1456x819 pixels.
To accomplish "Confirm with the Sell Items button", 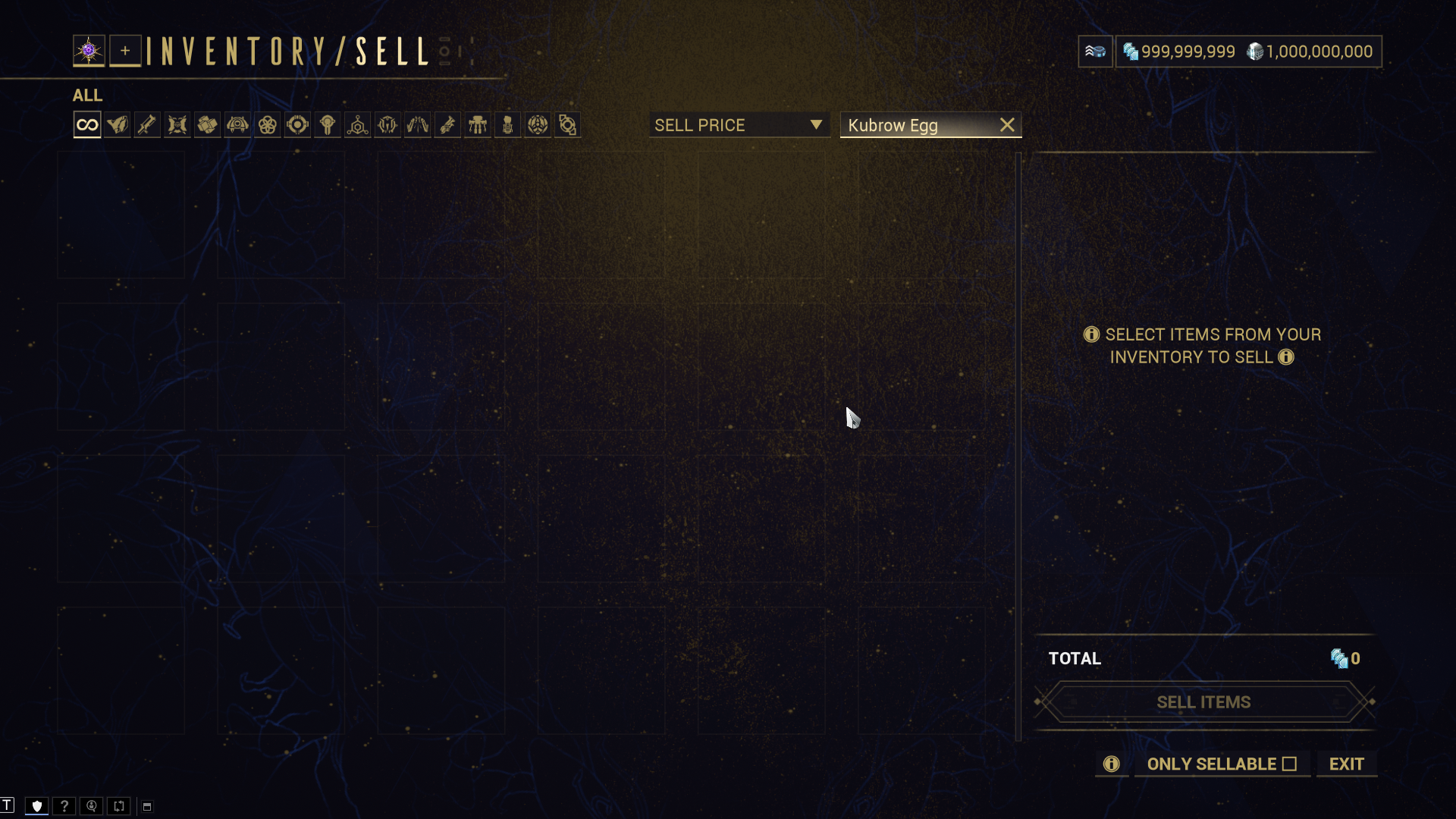I will (x=1203, y=702).
